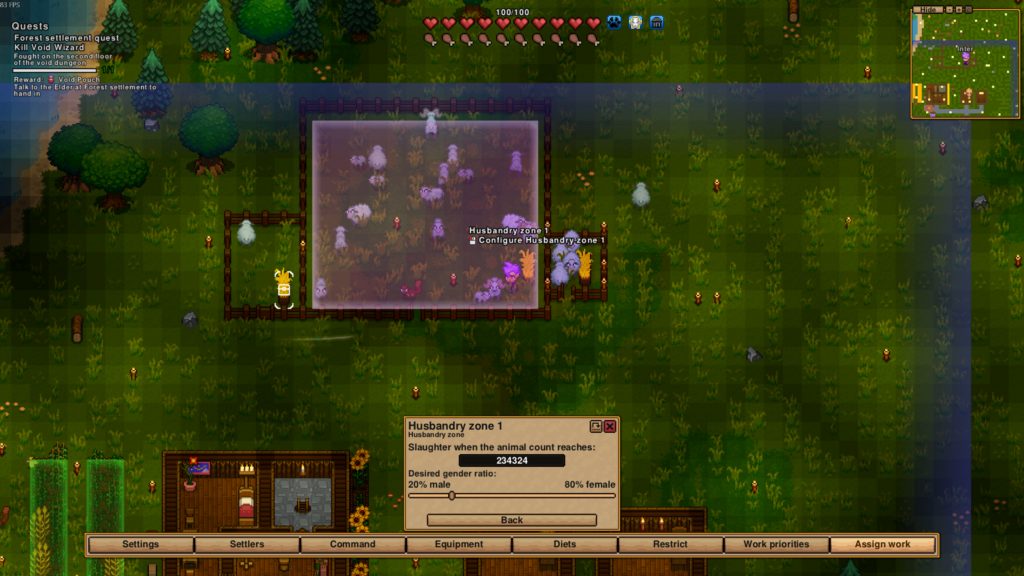Click the rename icon beside the close button
Viewport: 1024px width, 576px height.
(596, 426)
